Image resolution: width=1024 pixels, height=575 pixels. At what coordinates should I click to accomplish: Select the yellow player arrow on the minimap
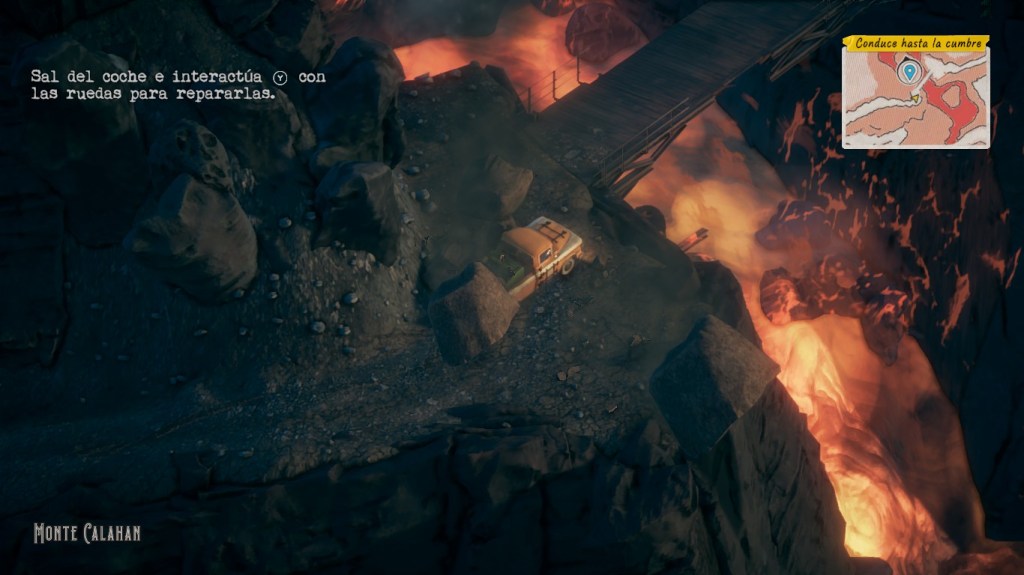point(914,98)
